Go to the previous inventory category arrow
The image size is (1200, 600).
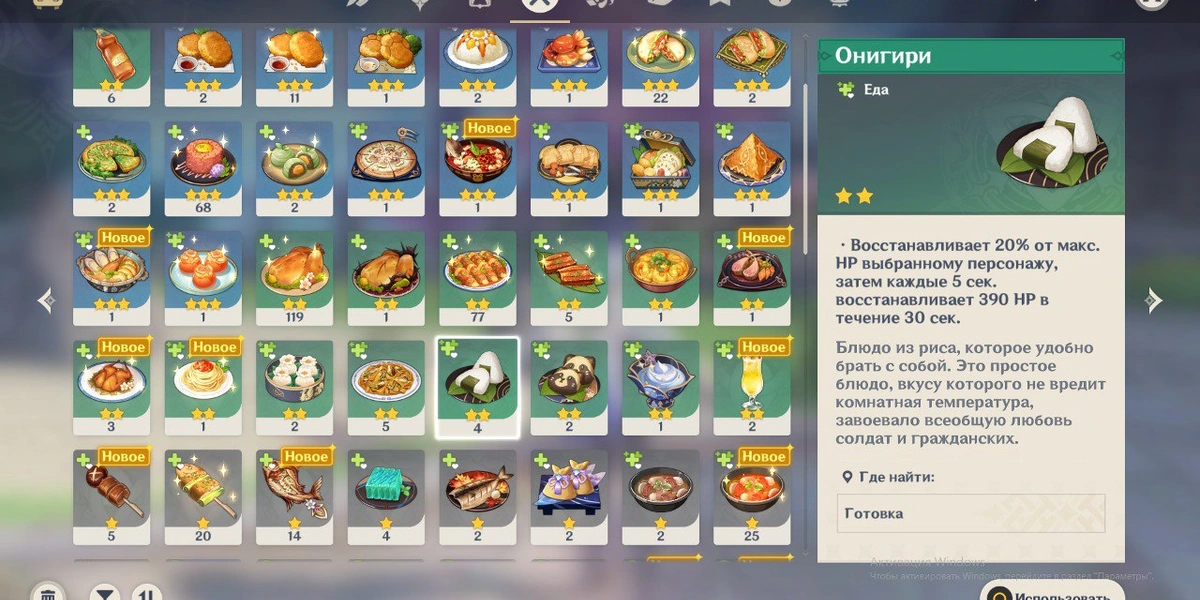45,300
